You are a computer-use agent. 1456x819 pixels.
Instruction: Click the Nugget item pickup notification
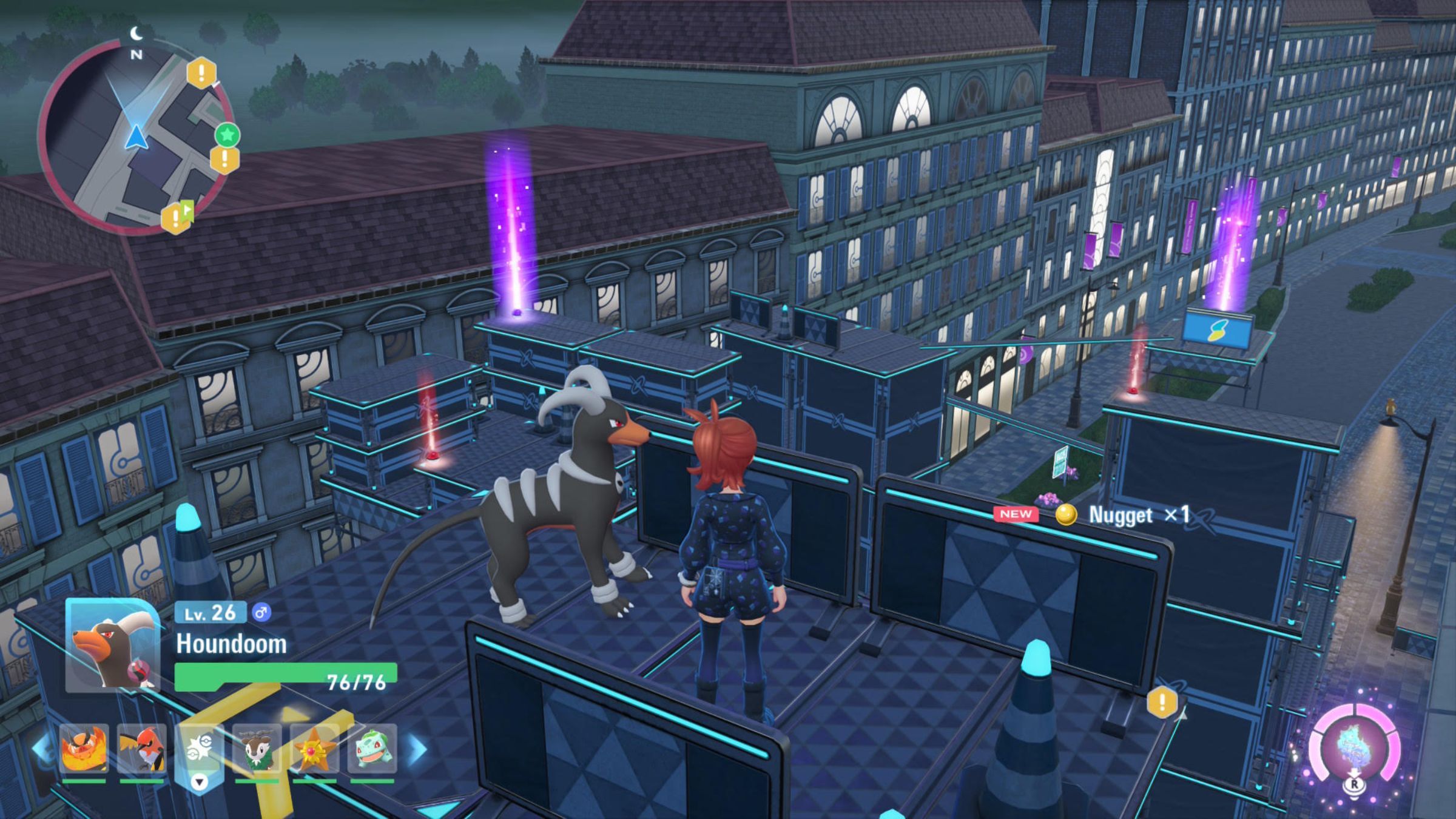[x=1092, y=514]
